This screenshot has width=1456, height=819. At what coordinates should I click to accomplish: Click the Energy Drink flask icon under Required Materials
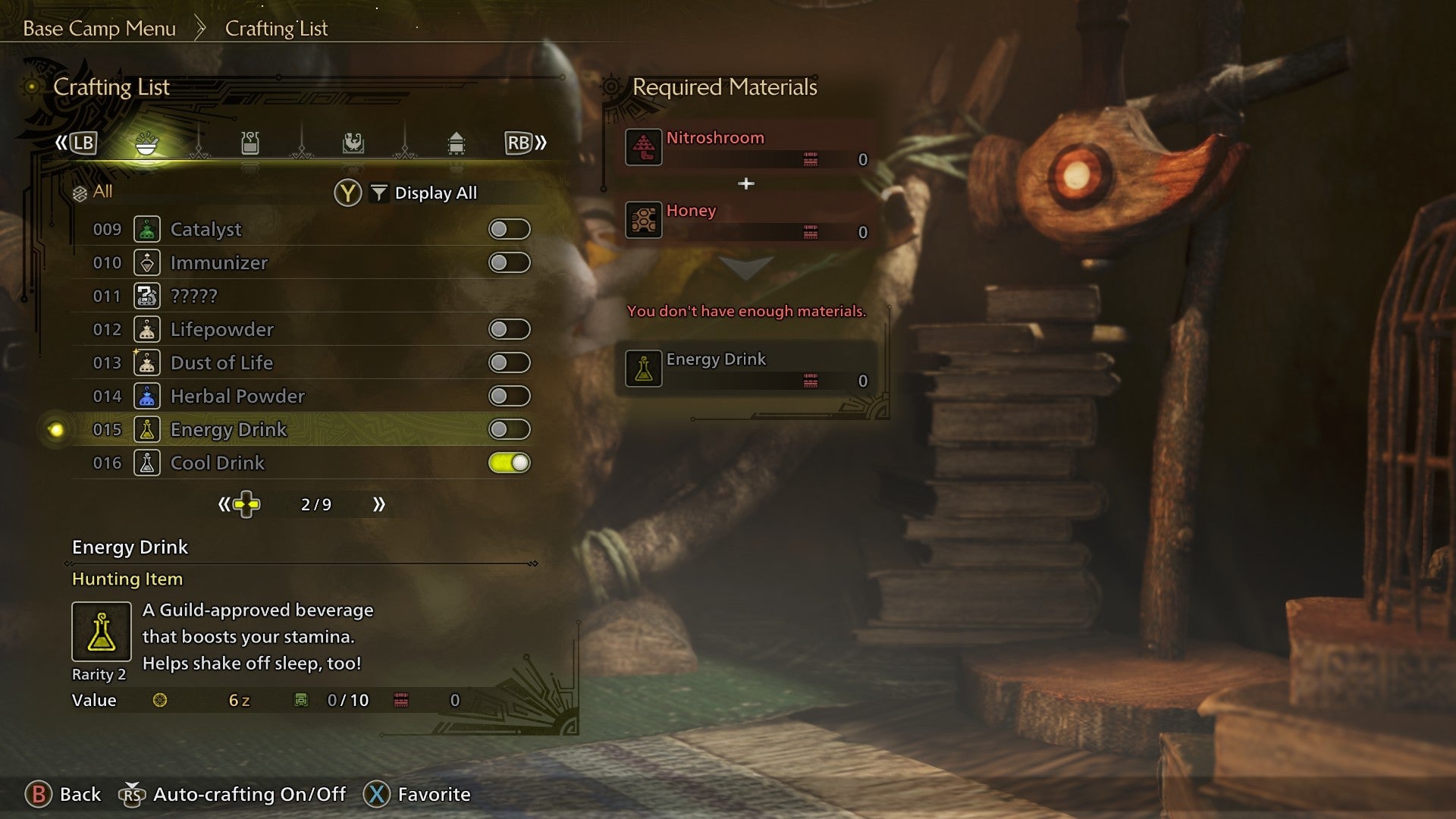642,369
